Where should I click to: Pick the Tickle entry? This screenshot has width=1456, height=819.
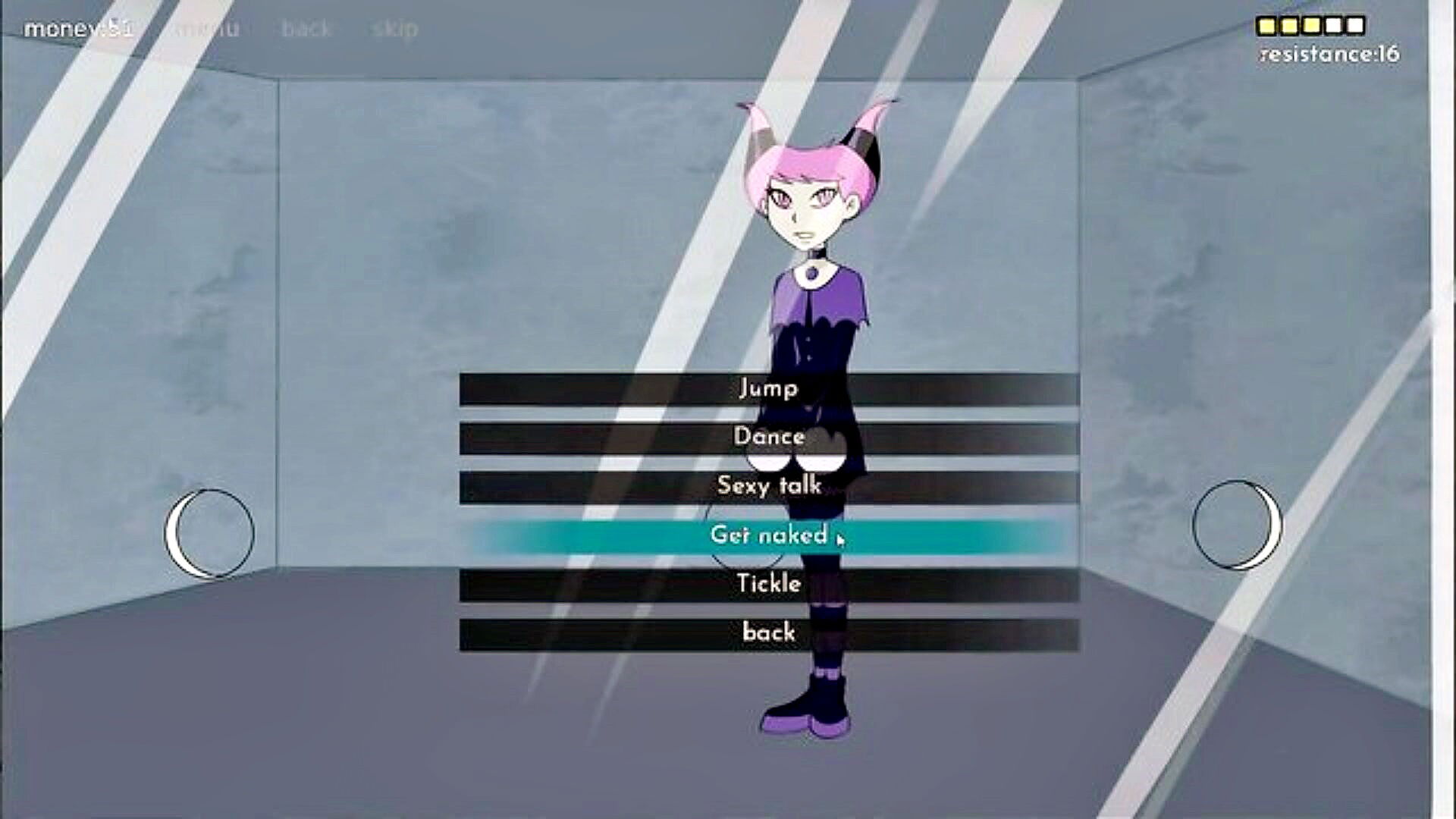768,584
